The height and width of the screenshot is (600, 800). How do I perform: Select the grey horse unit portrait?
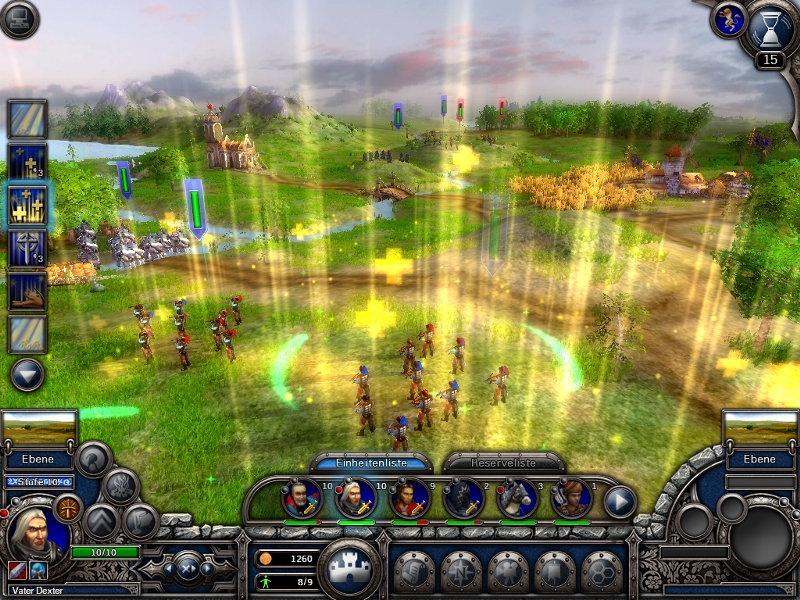click(518, 497)
